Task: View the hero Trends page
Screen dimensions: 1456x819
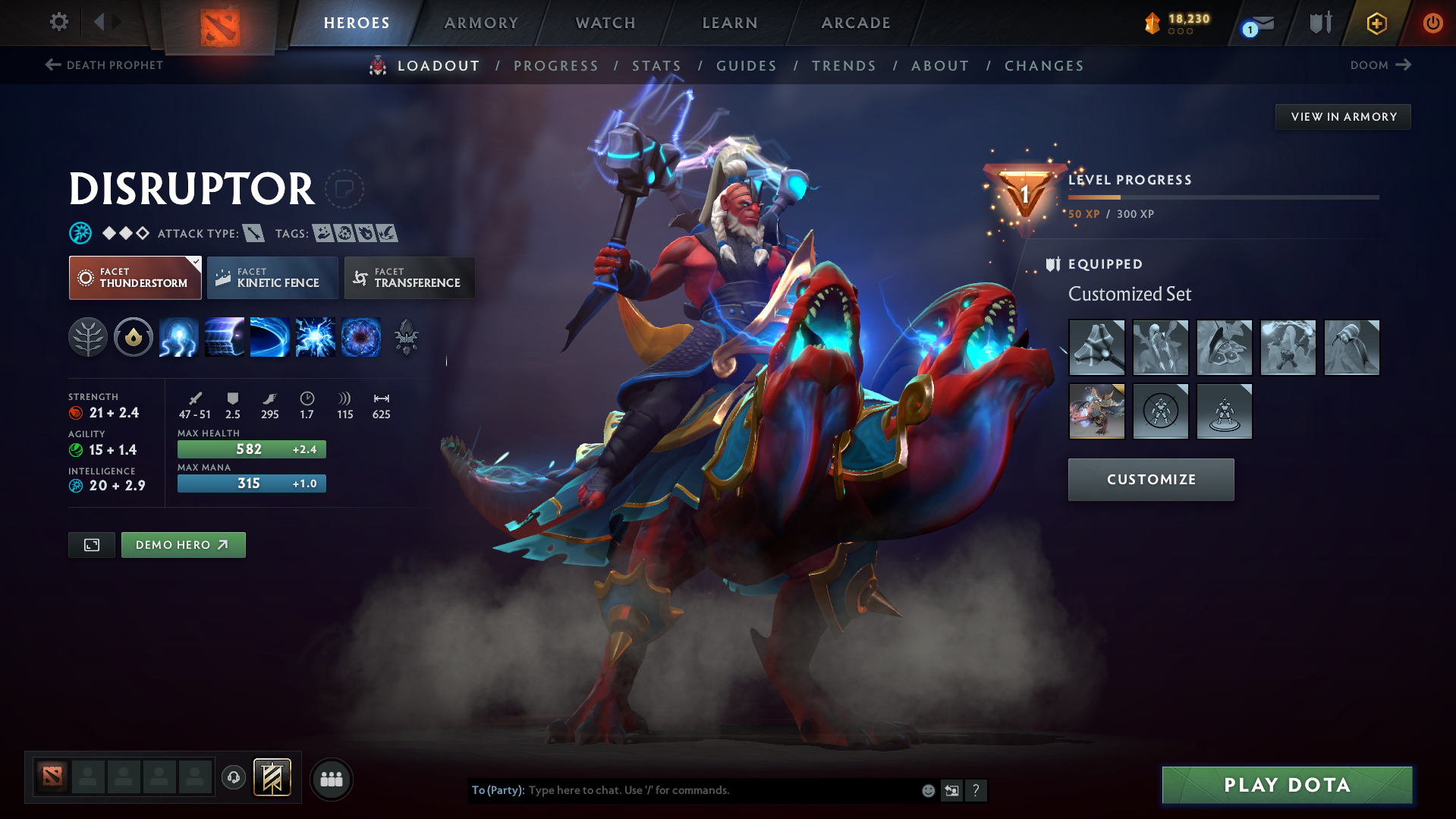Action: click(x=844, y=66)
